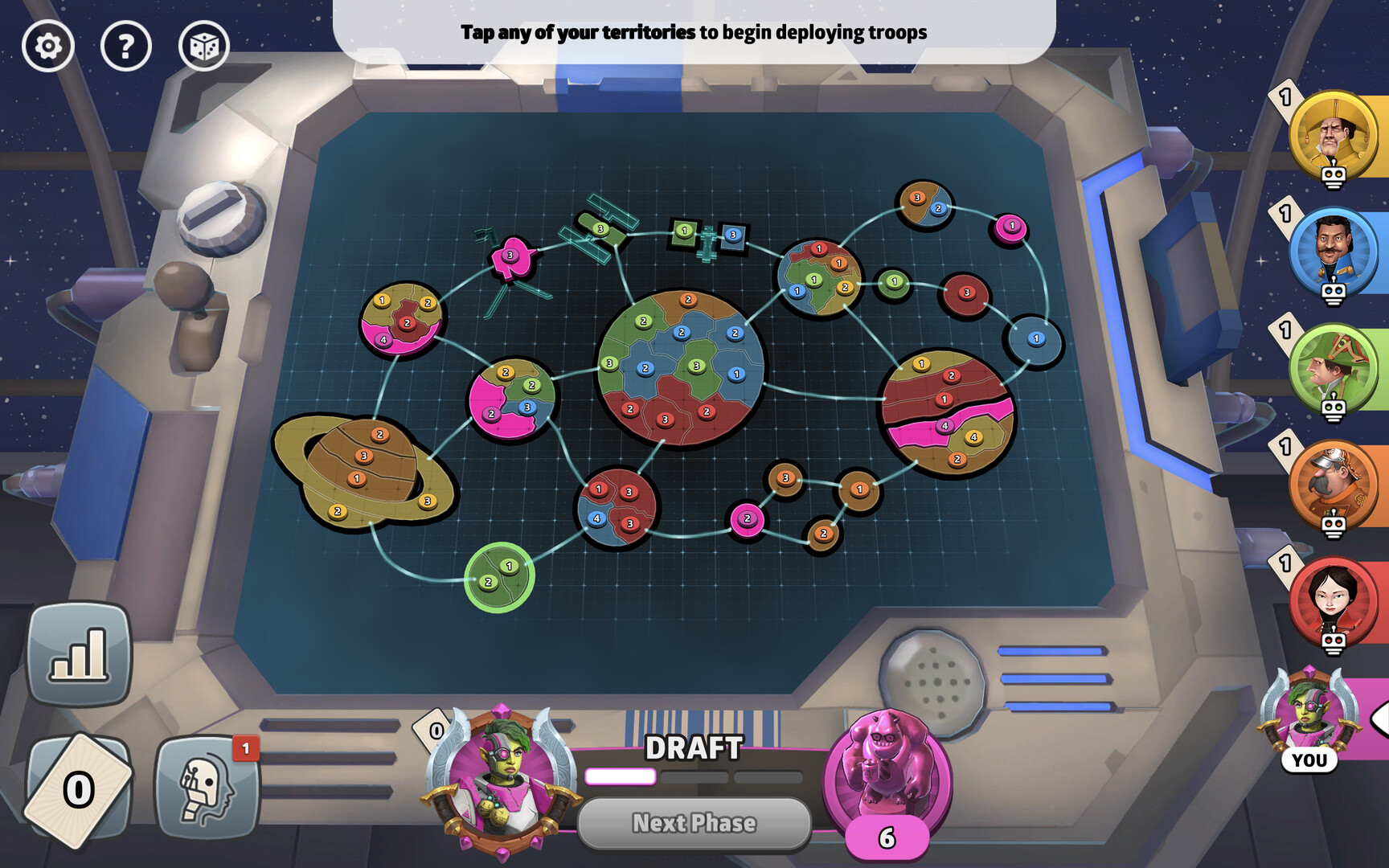
Task: Open the dice odds viewer
Action: 203,47
